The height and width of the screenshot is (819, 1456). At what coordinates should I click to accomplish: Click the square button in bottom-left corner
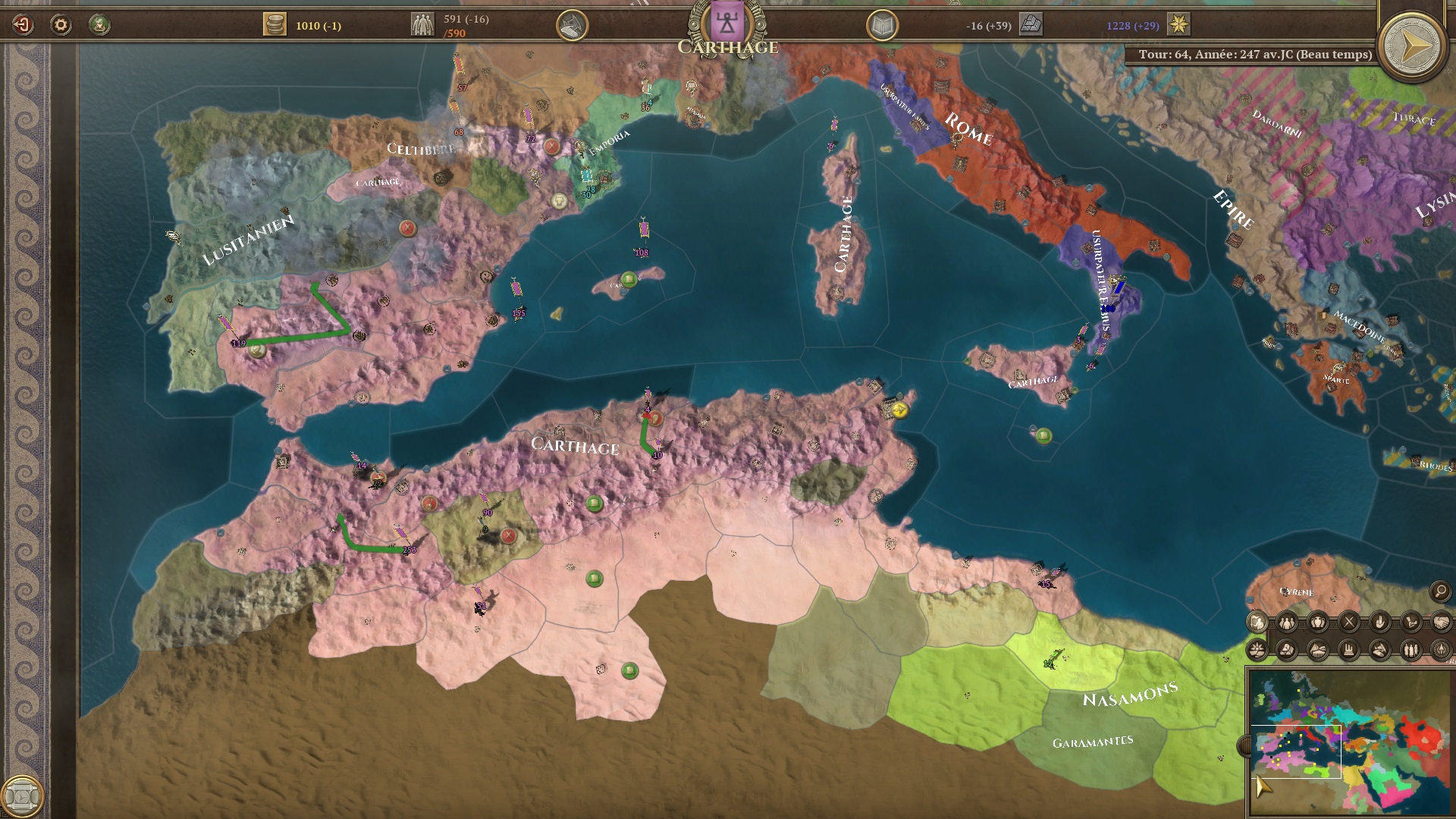(x=22, y=795)
